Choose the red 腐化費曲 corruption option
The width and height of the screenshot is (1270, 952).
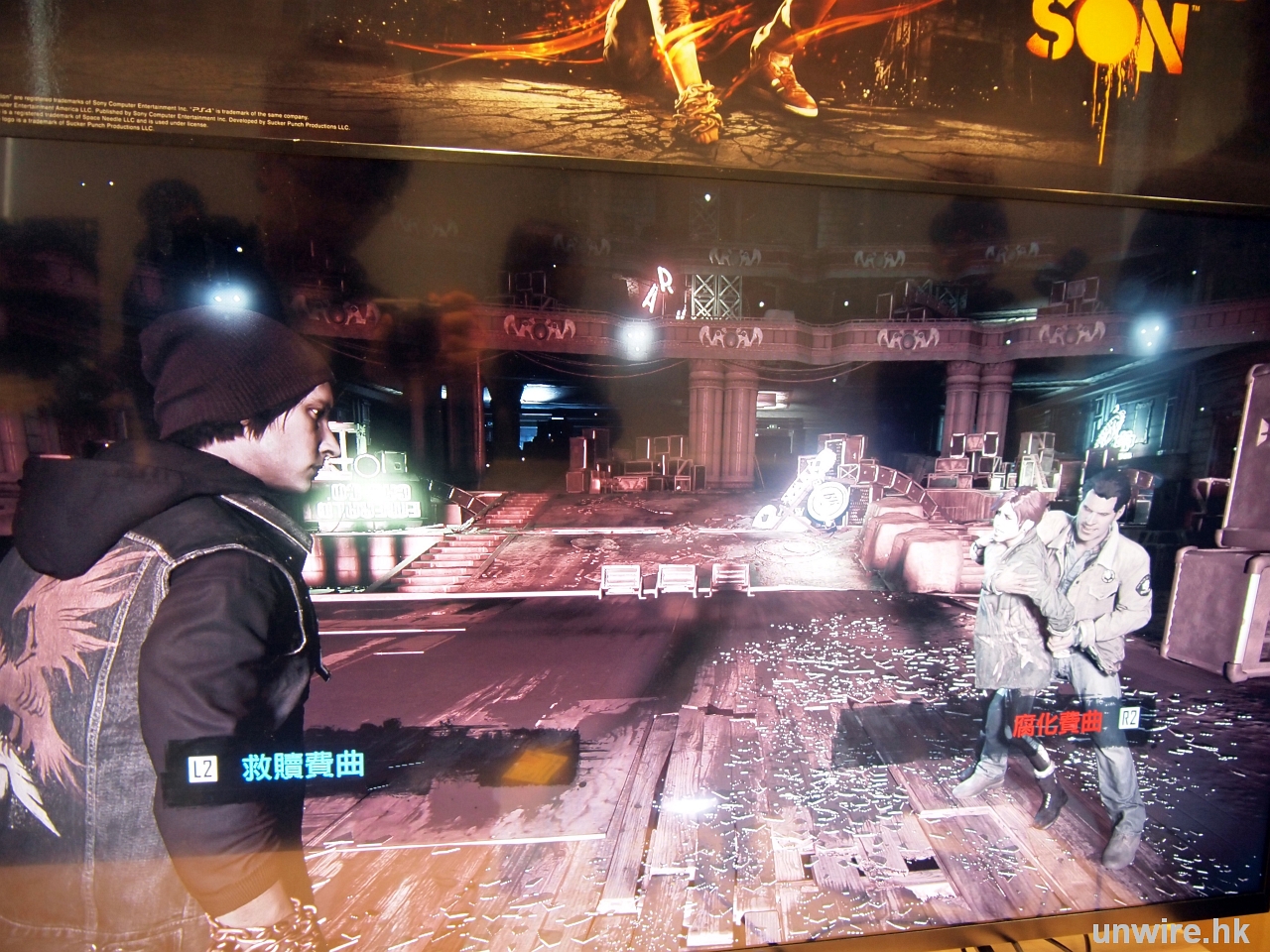pos(1059,723)
